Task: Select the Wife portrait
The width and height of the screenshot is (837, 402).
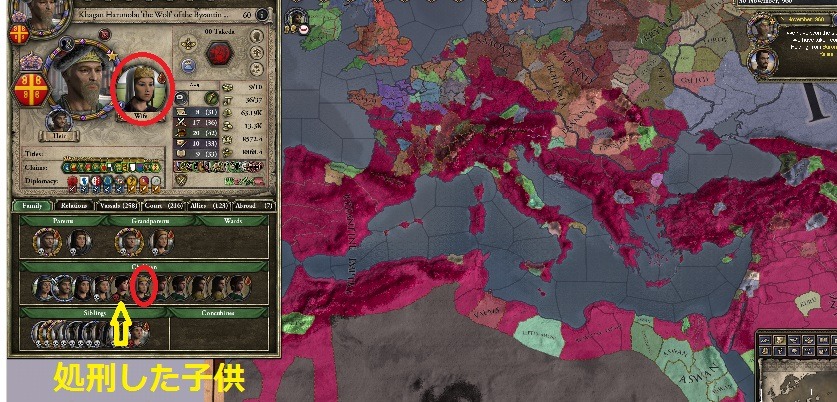Action: coord(140,89)
